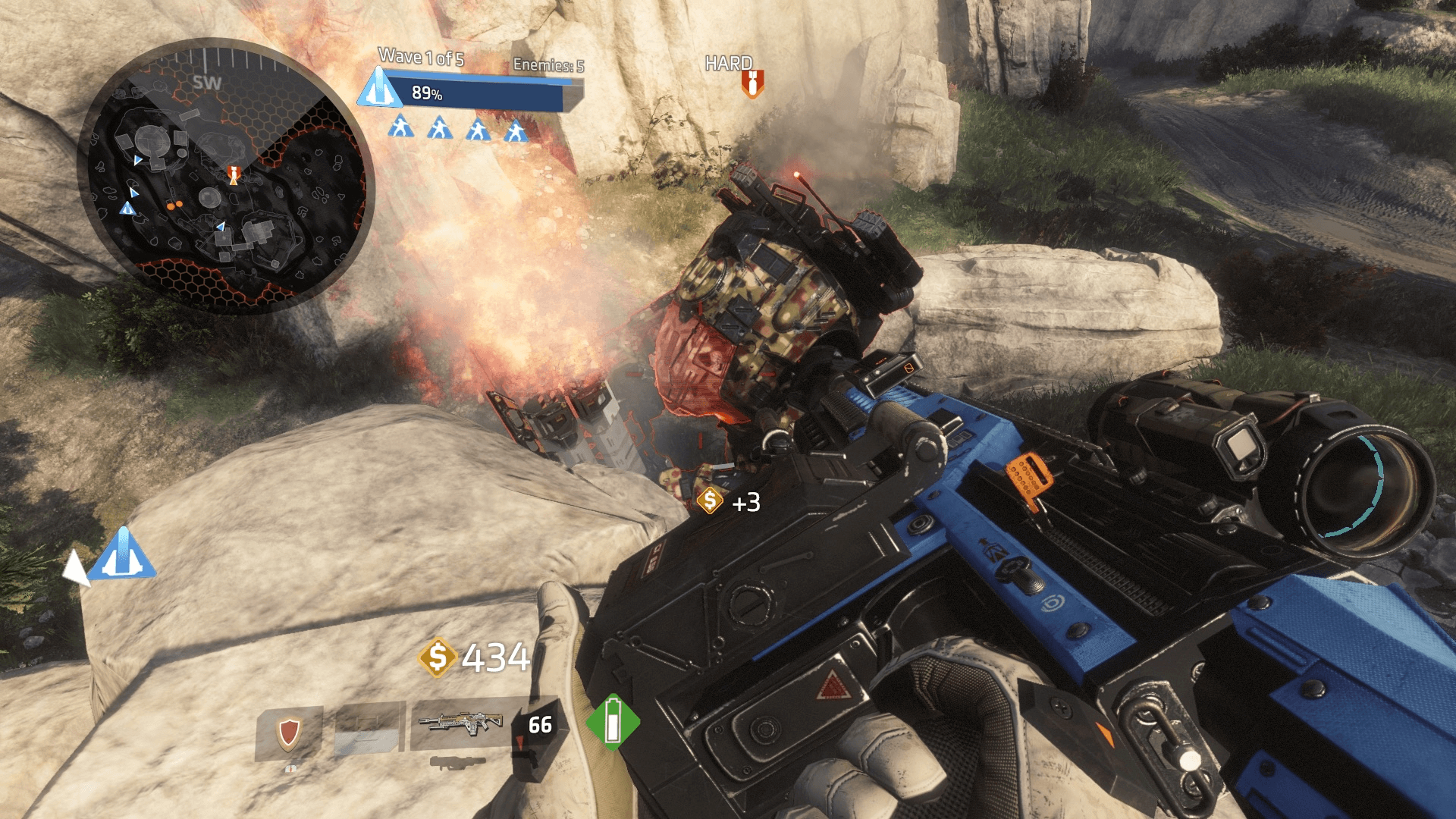The image size is (1456, 819).
Task: Select the blue harvester waypoint marker
Action: (122, 554)
